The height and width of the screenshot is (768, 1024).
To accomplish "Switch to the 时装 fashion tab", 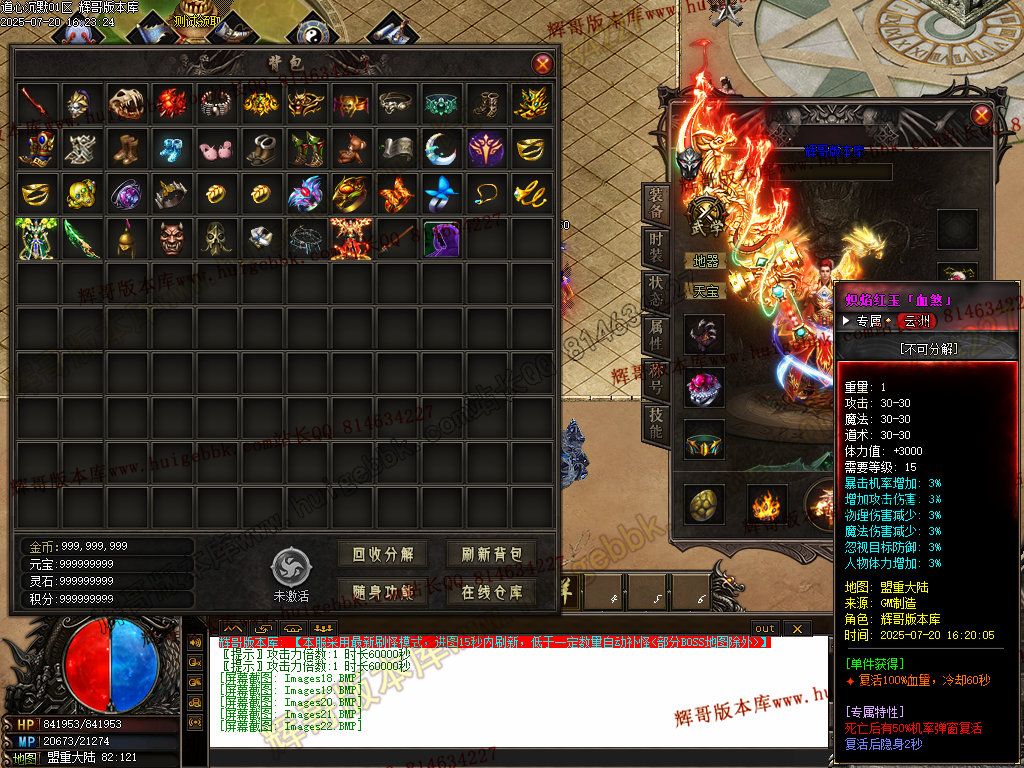I will tap(655, 251).
